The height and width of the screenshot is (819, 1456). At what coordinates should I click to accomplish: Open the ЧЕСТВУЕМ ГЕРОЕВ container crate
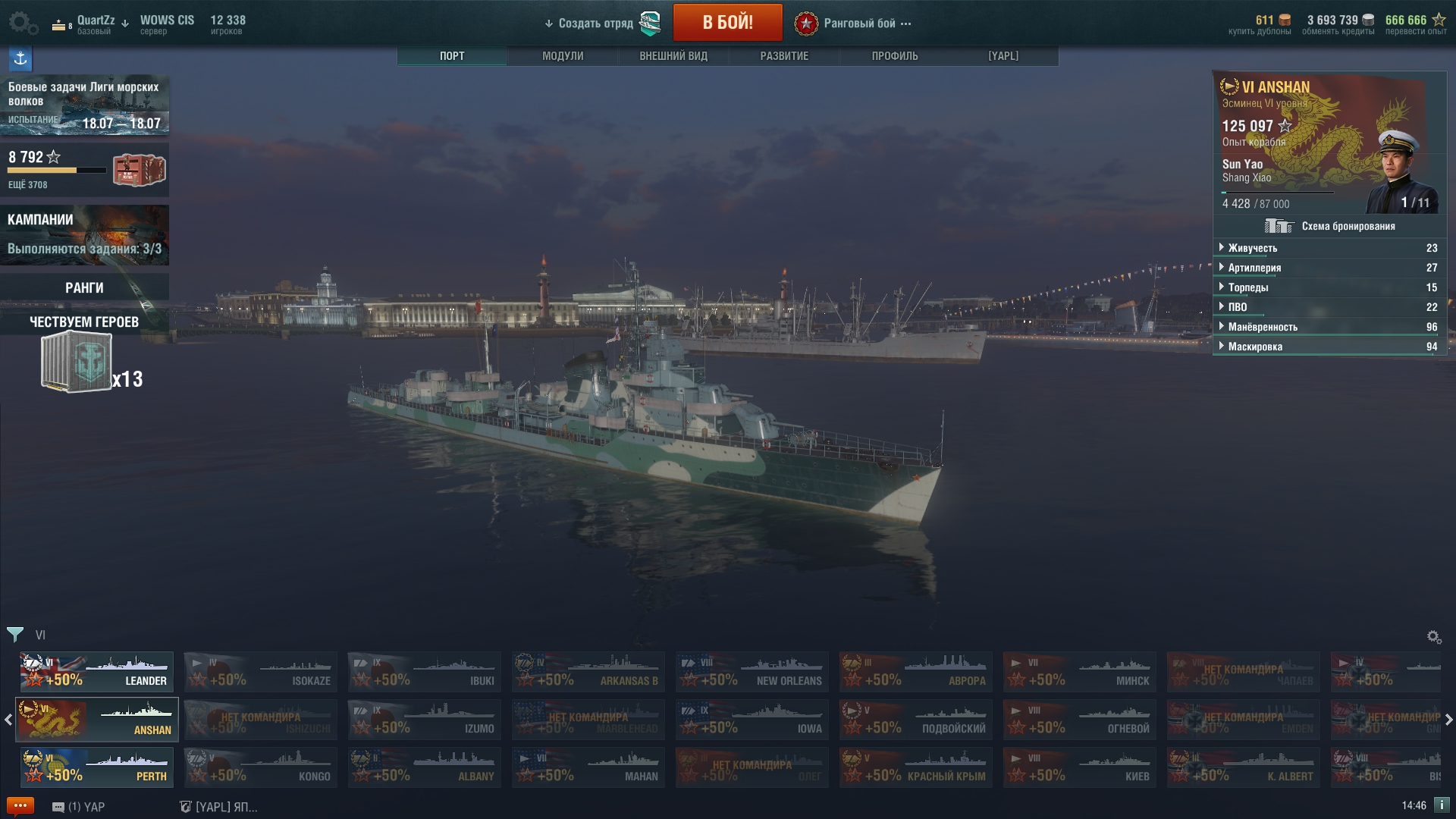tap(77, 364)
